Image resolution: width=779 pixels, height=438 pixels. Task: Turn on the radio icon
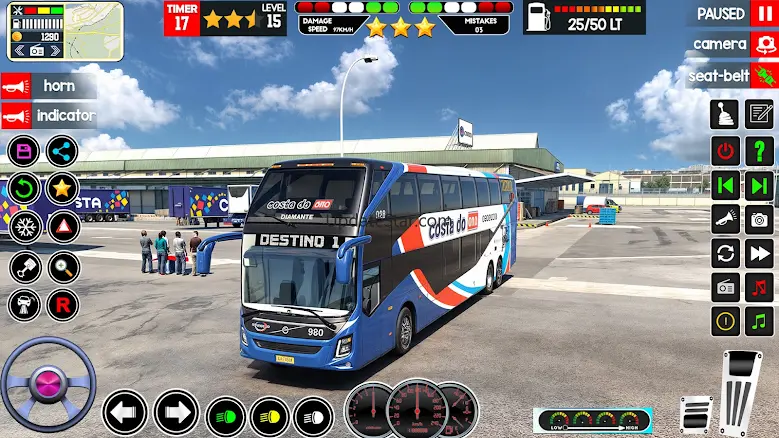pyautogui.click(x=725, y=287)
